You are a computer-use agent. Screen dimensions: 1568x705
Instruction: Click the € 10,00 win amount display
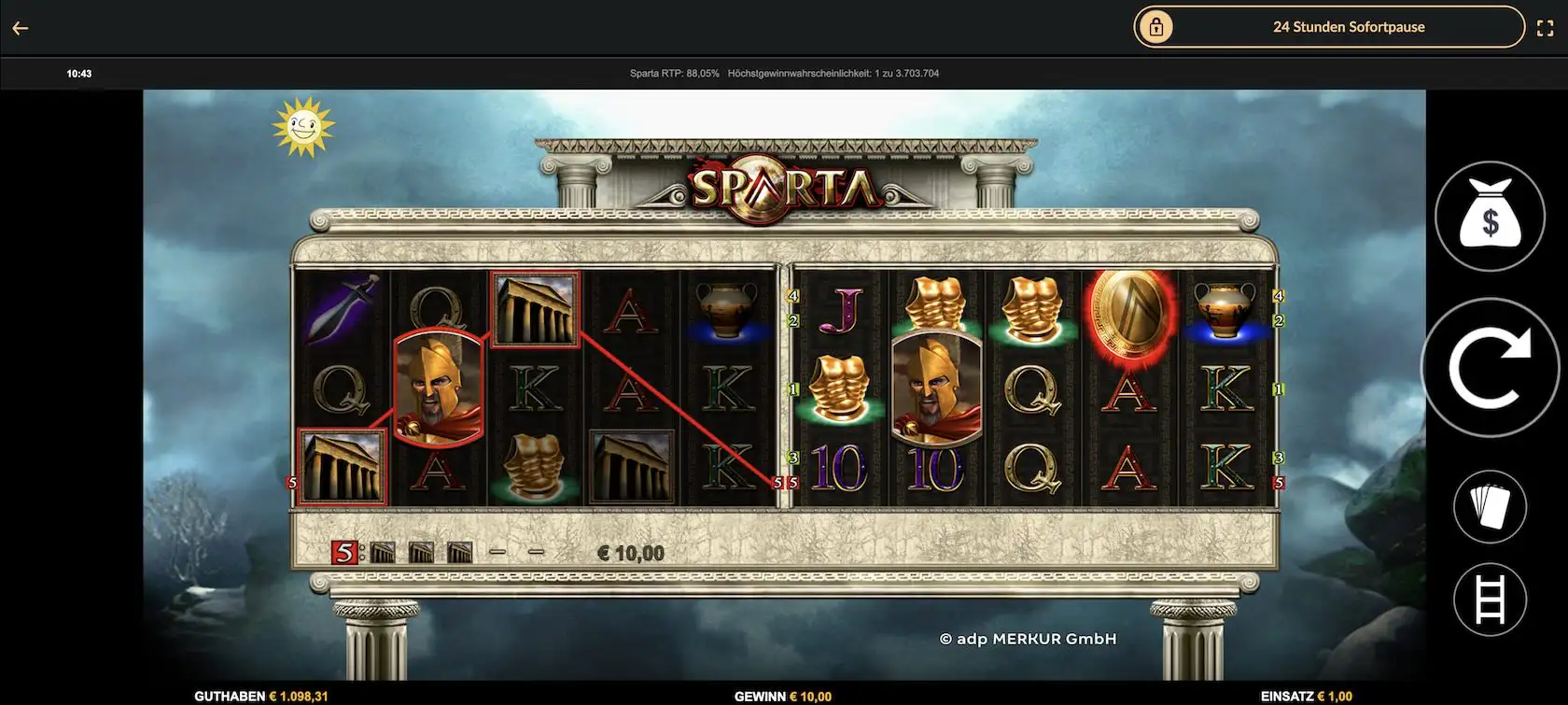point(630,552)
